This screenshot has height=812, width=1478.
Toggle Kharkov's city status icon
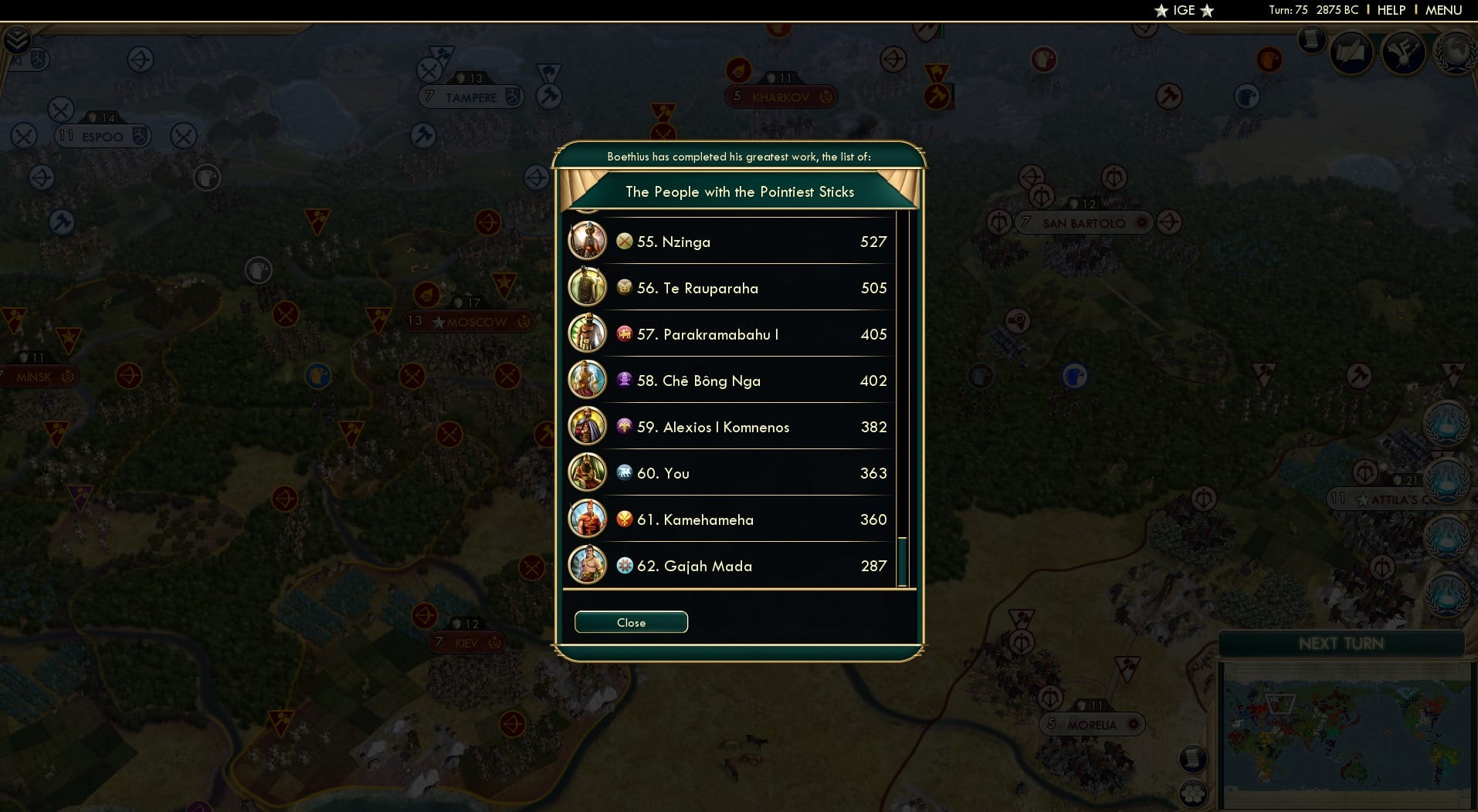pyautogui.click(x=825, y=96)
